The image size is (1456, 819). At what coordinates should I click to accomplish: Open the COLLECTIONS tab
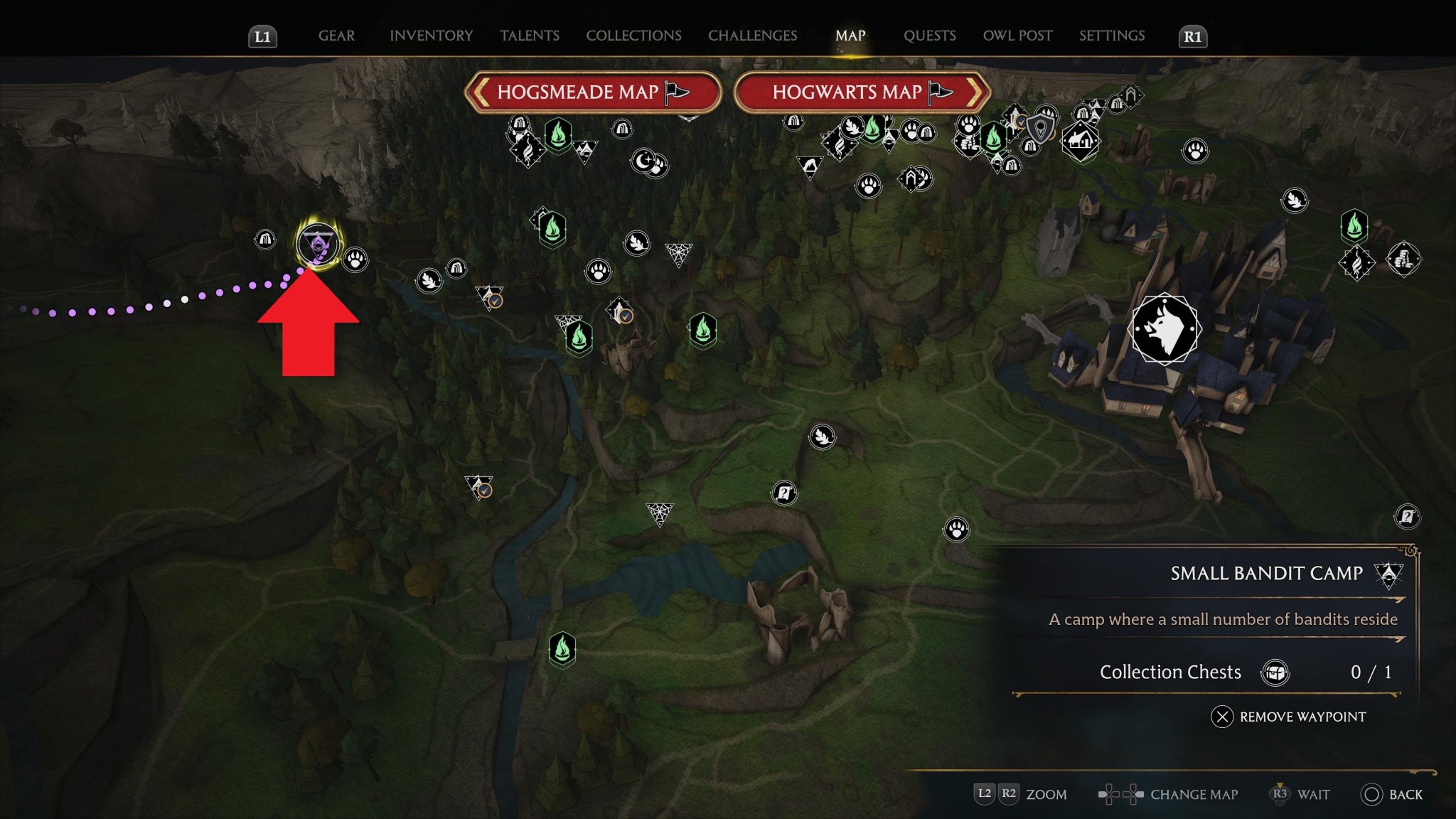click(633, 36)
